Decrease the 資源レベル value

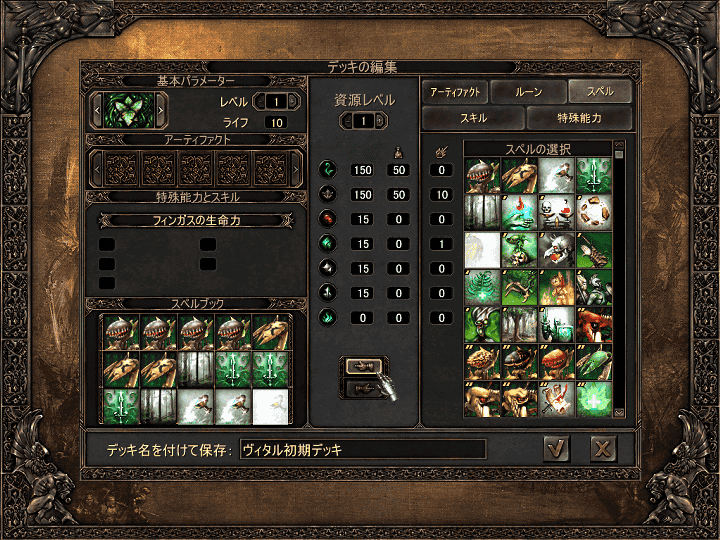[346, 121]
